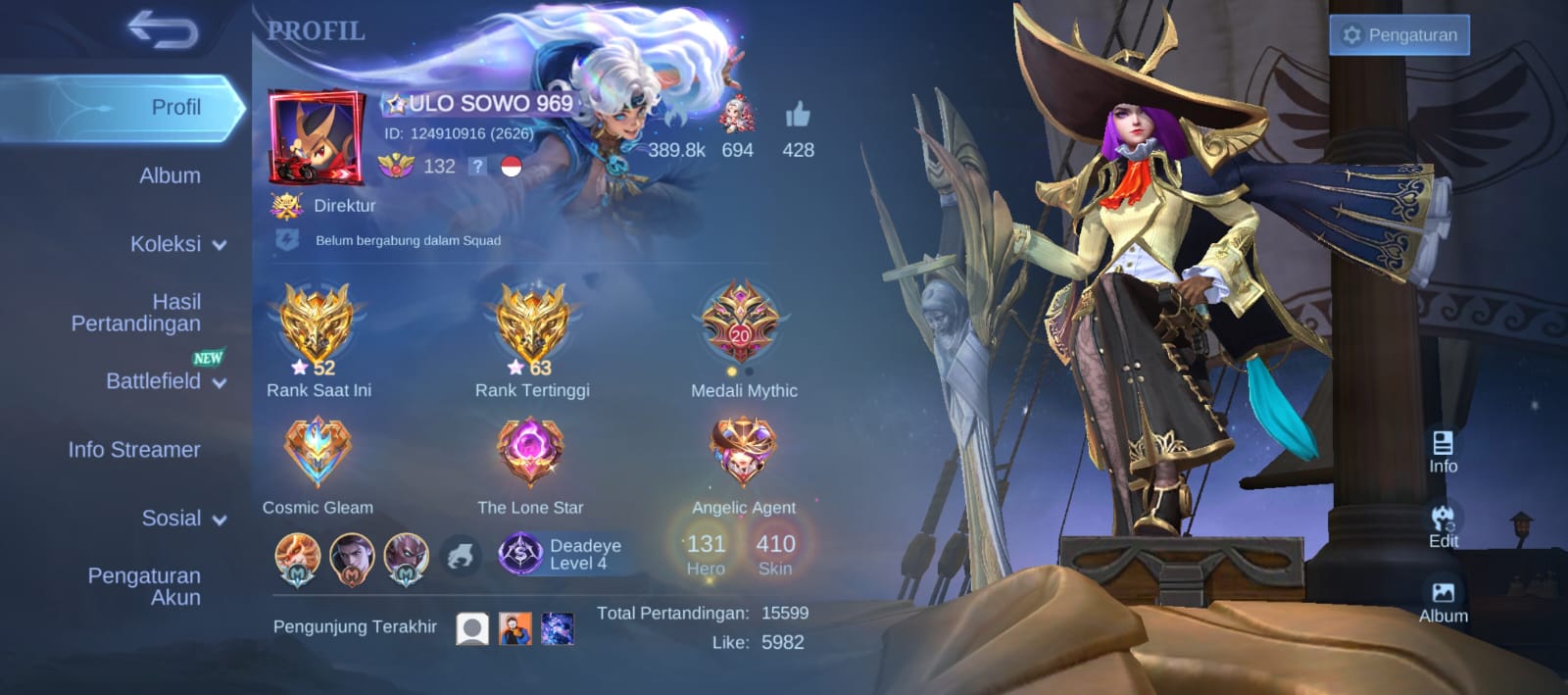Open the Pengaturan settings button

pyautogui.click(x=1398, y=35)
